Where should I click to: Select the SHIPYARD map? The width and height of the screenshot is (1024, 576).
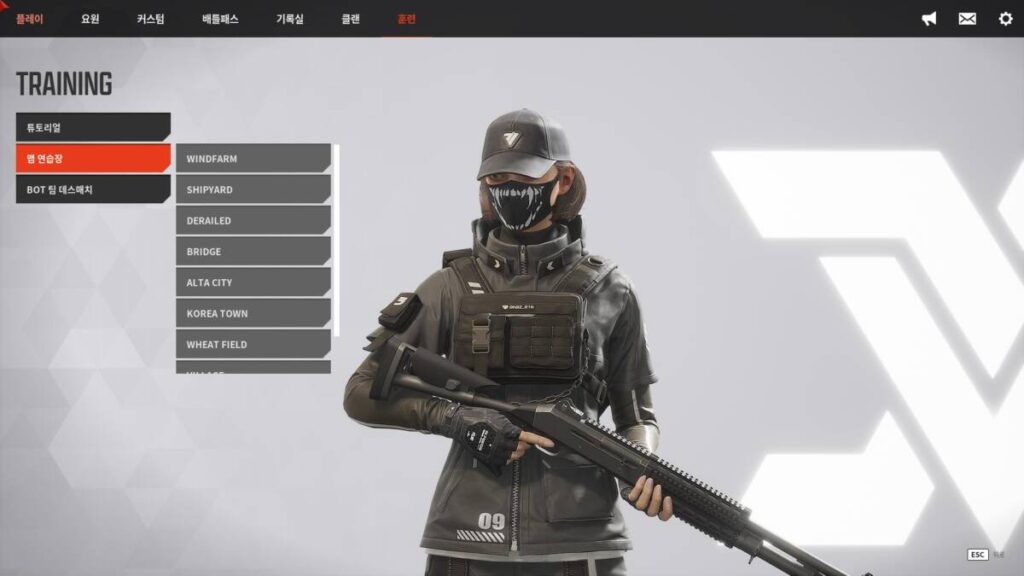[252, 190]
